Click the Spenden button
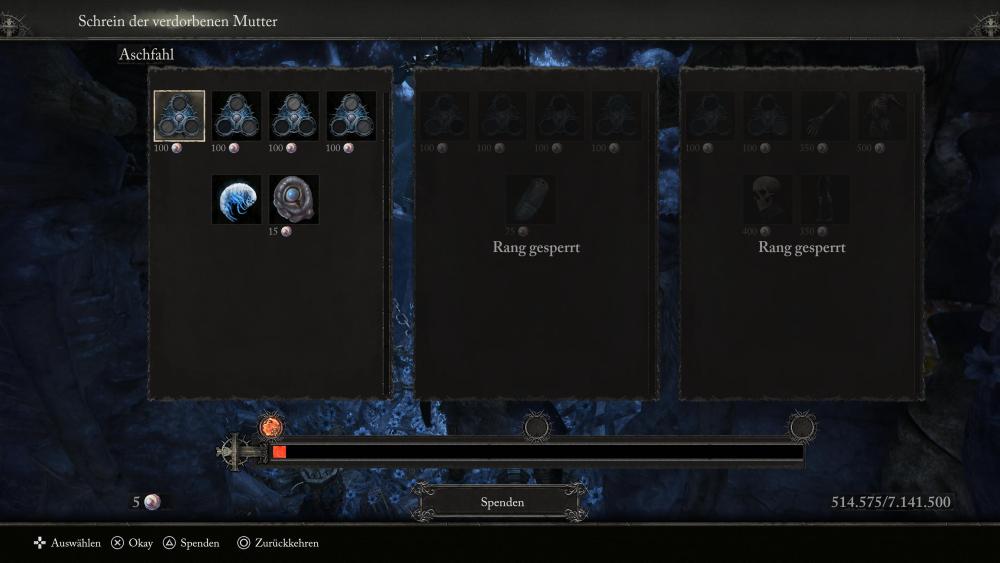 click(502, 502)
